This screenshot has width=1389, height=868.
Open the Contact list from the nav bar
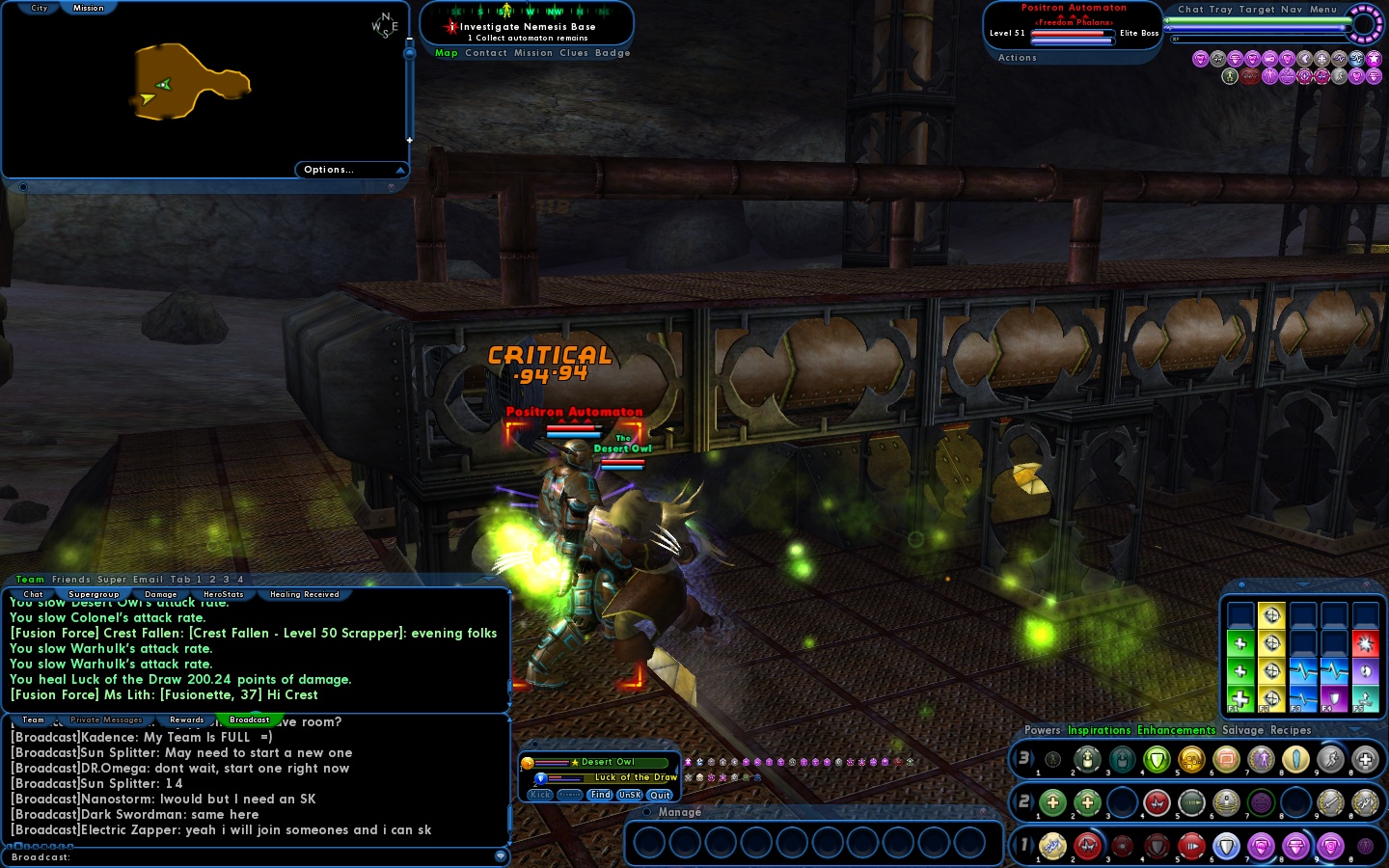click(x=486, y=53)
